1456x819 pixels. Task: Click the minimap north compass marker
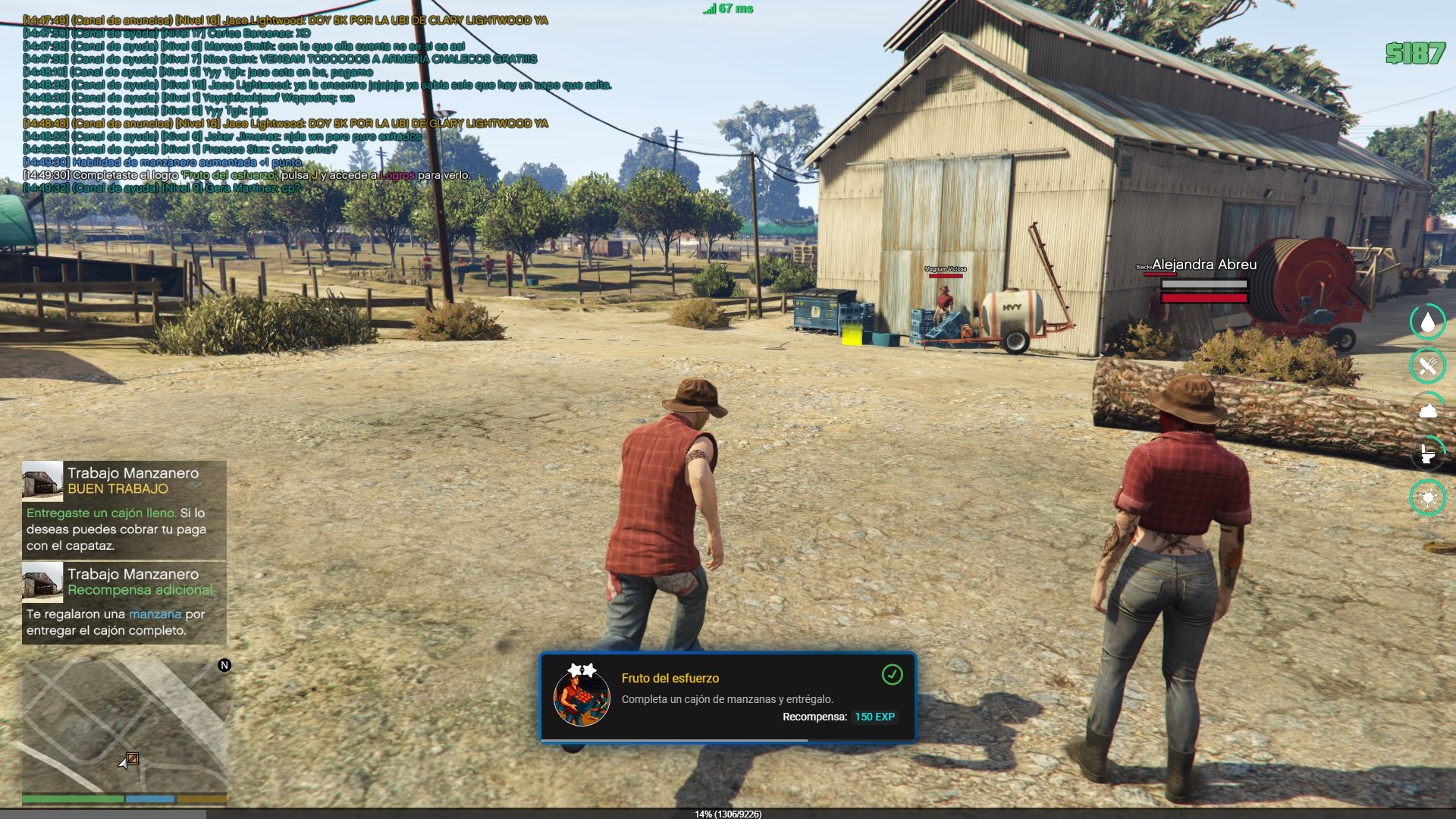[224, 665]
